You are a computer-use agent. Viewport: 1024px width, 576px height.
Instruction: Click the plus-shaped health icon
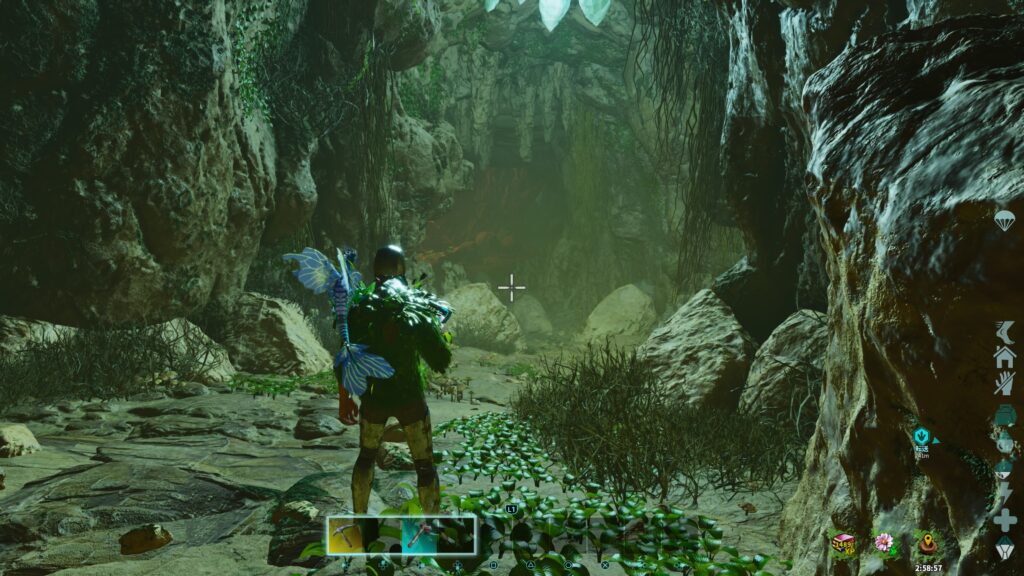[x=1004, y=520]
